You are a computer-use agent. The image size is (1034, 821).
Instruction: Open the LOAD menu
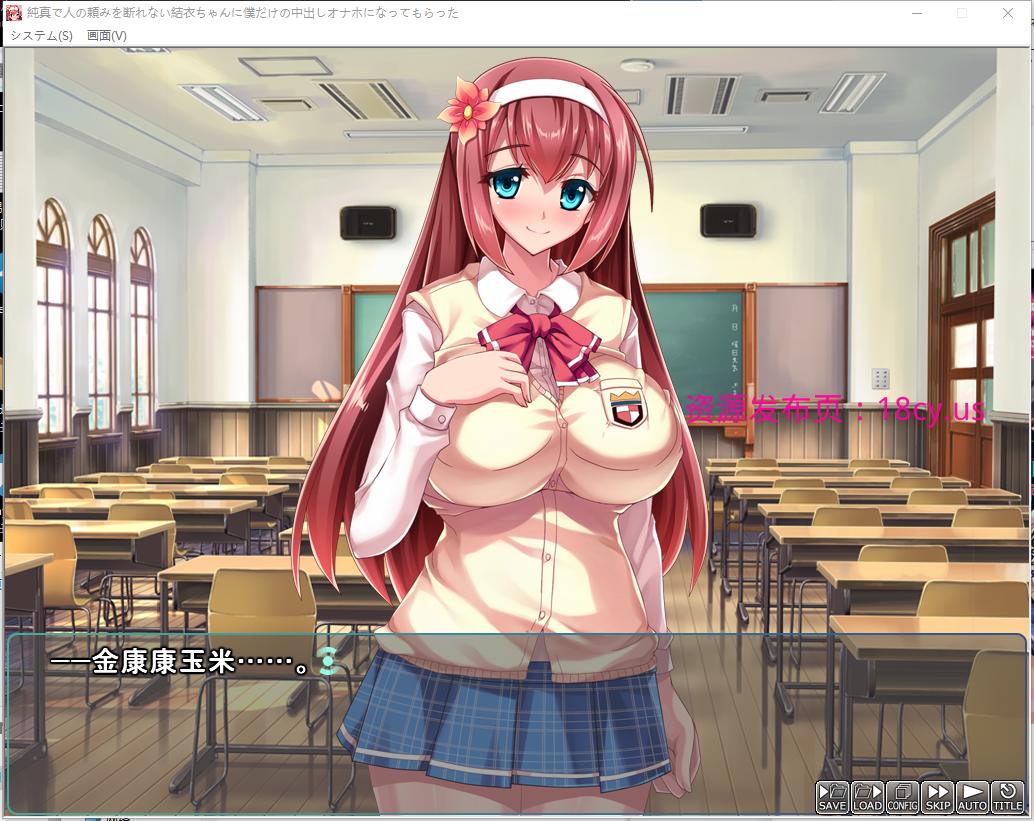867,796
